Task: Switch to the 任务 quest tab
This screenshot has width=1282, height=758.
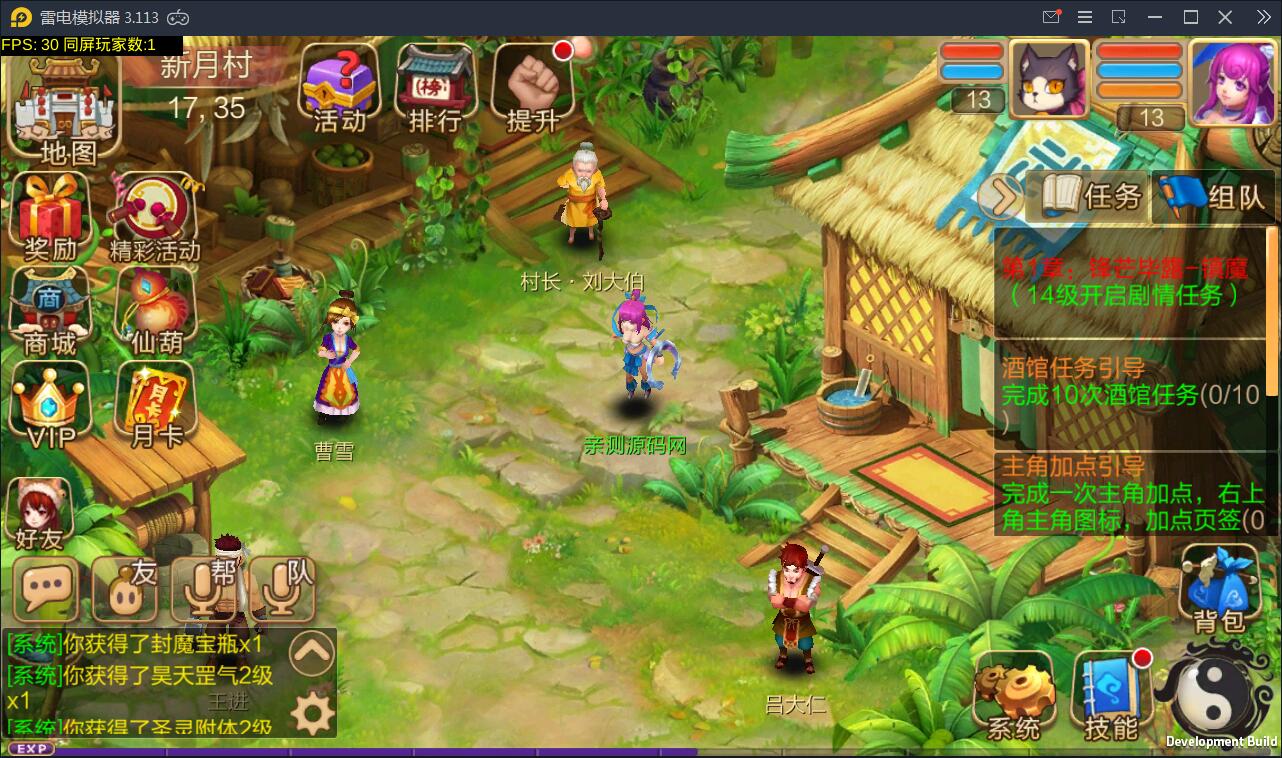Action: tap(1091, 196)
